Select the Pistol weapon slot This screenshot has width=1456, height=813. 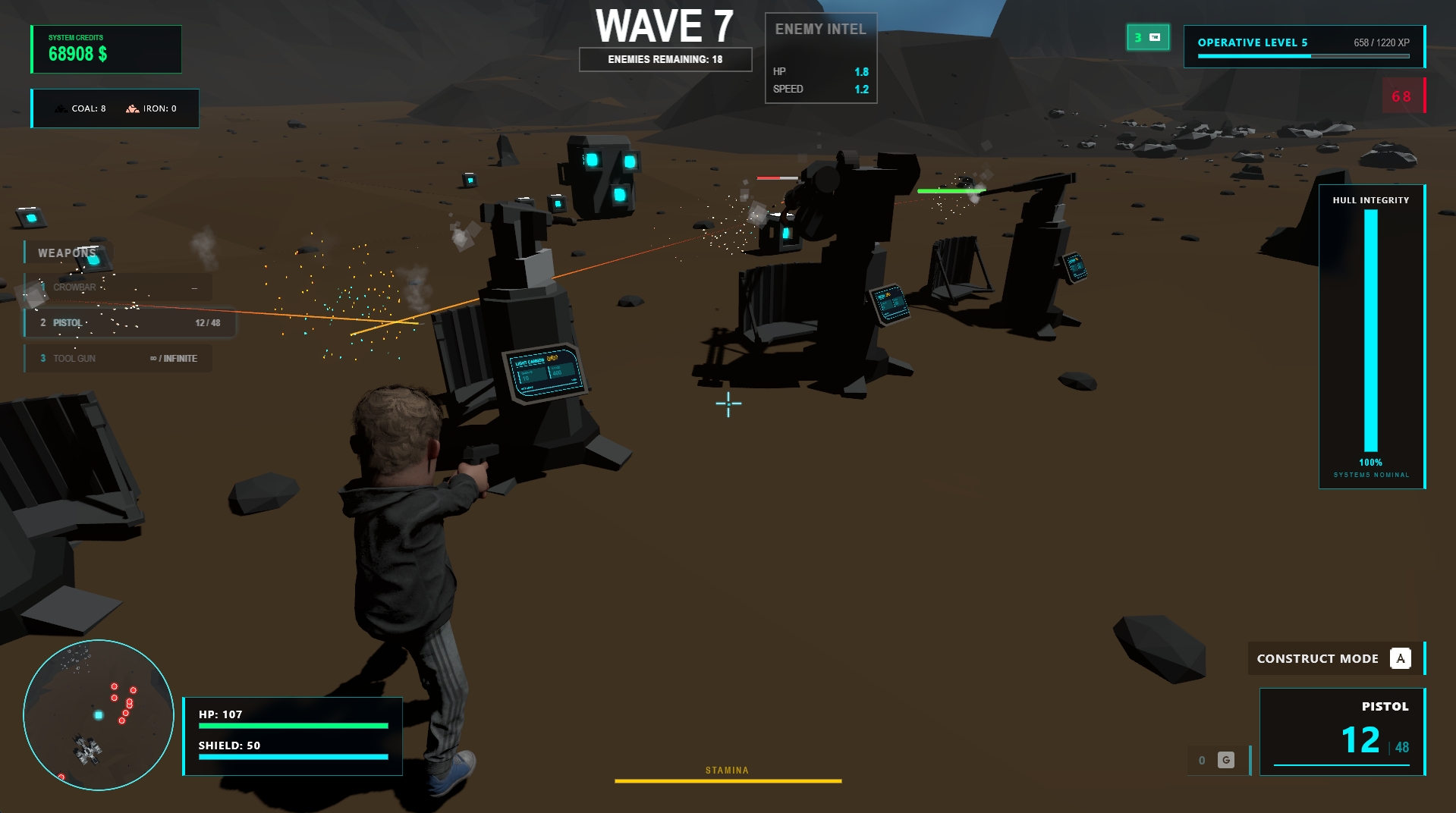point(129,323)
